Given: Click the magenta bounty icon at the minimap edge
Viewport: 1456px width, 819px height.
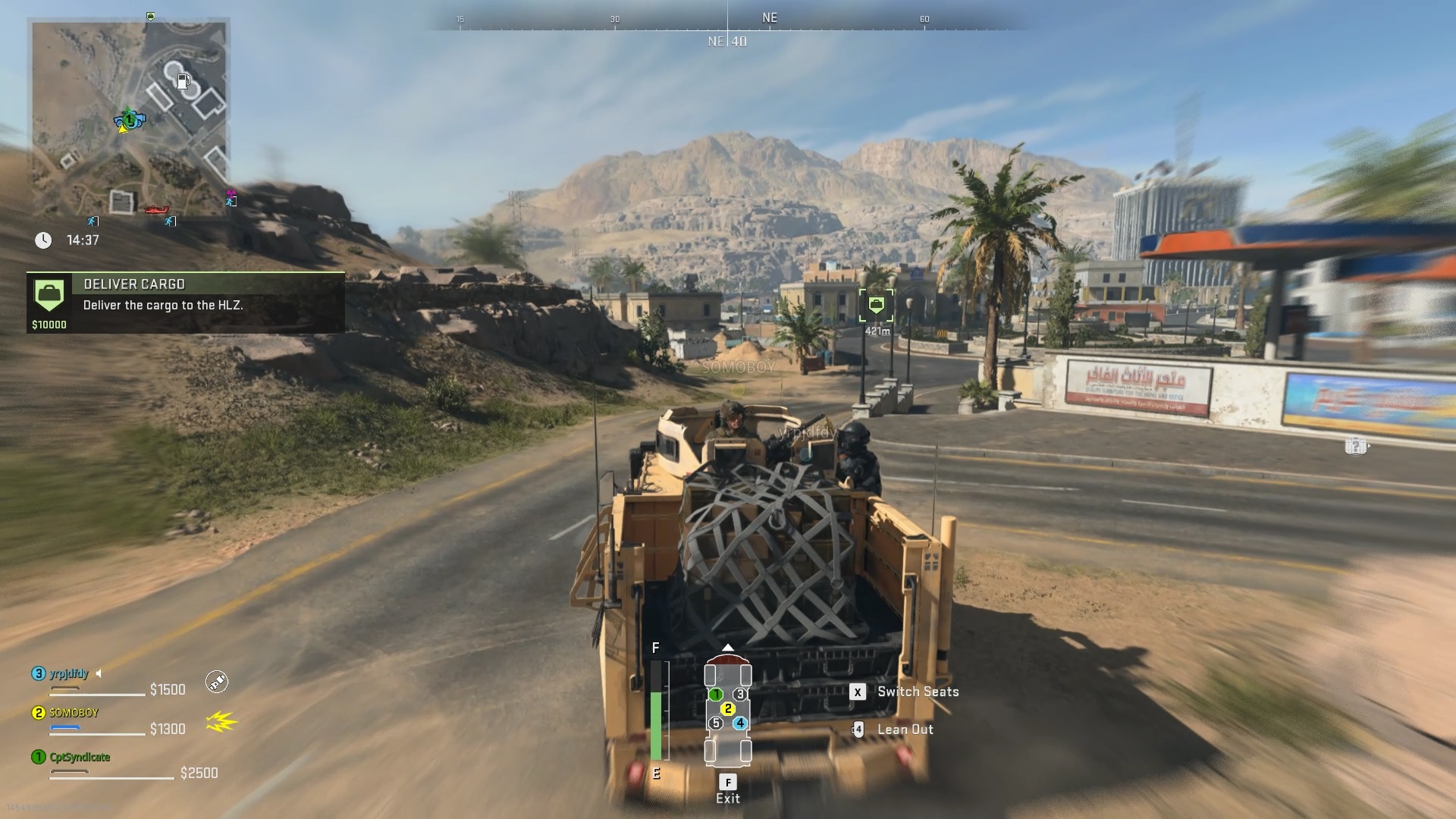Looking at the screenshot, I should click(232, 192).
